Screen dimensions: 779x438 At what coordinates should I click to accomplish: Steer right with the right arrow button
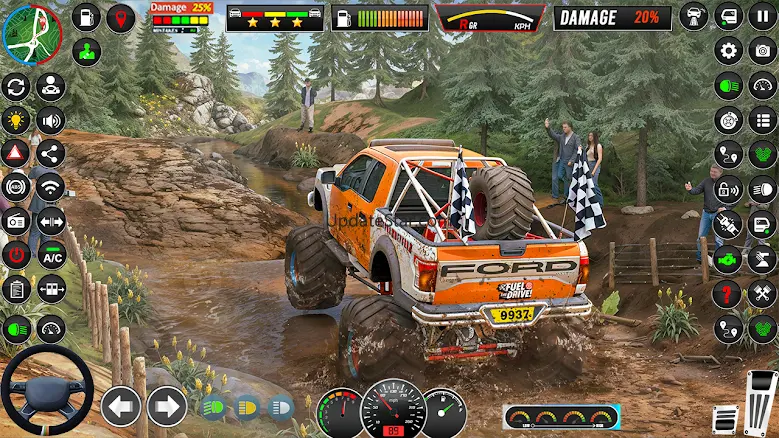[x=167, y=406]
